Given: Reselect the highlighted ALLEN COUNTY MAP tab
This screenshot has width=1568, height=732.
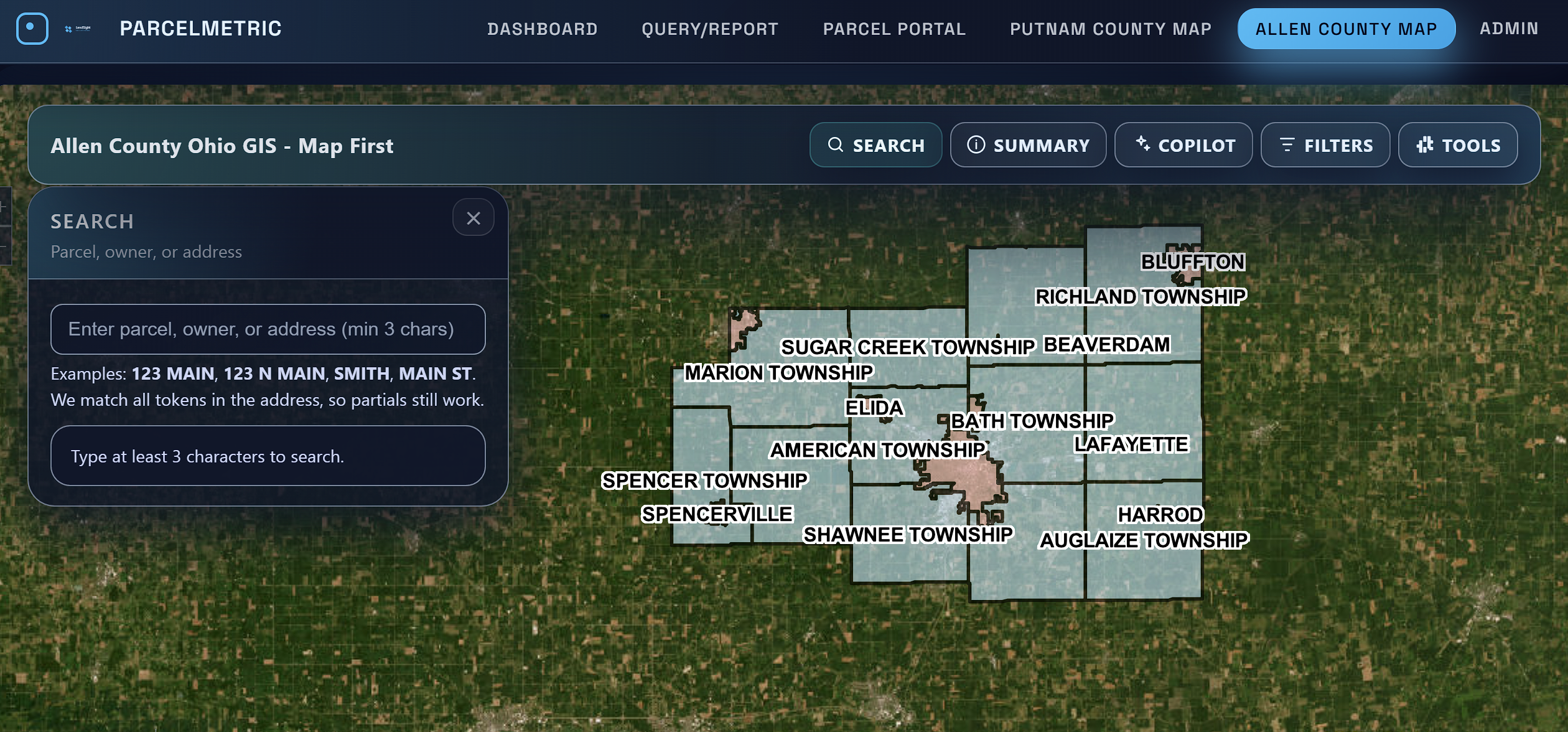Looking at the screenshot, I should coord(1346,28).
